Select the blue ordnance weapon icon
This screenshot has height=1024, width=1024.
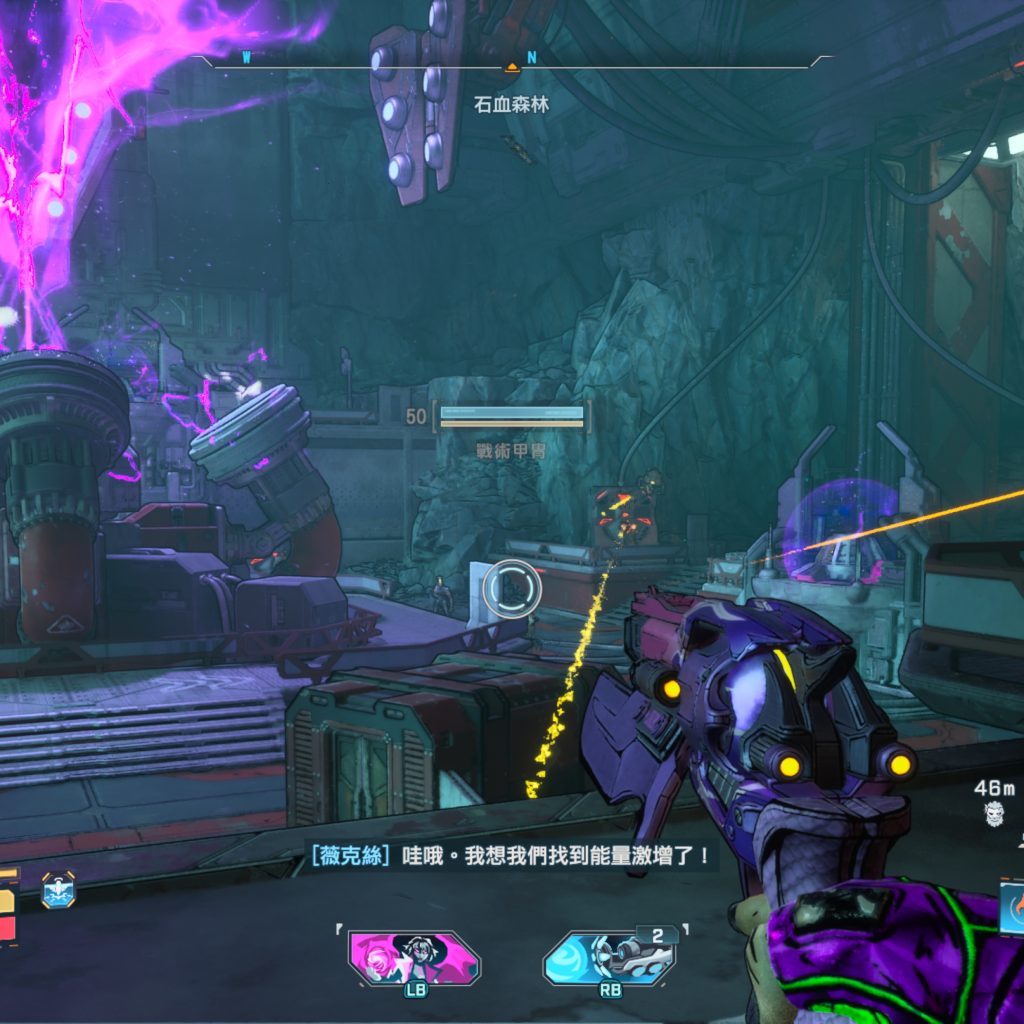point(610,957)
